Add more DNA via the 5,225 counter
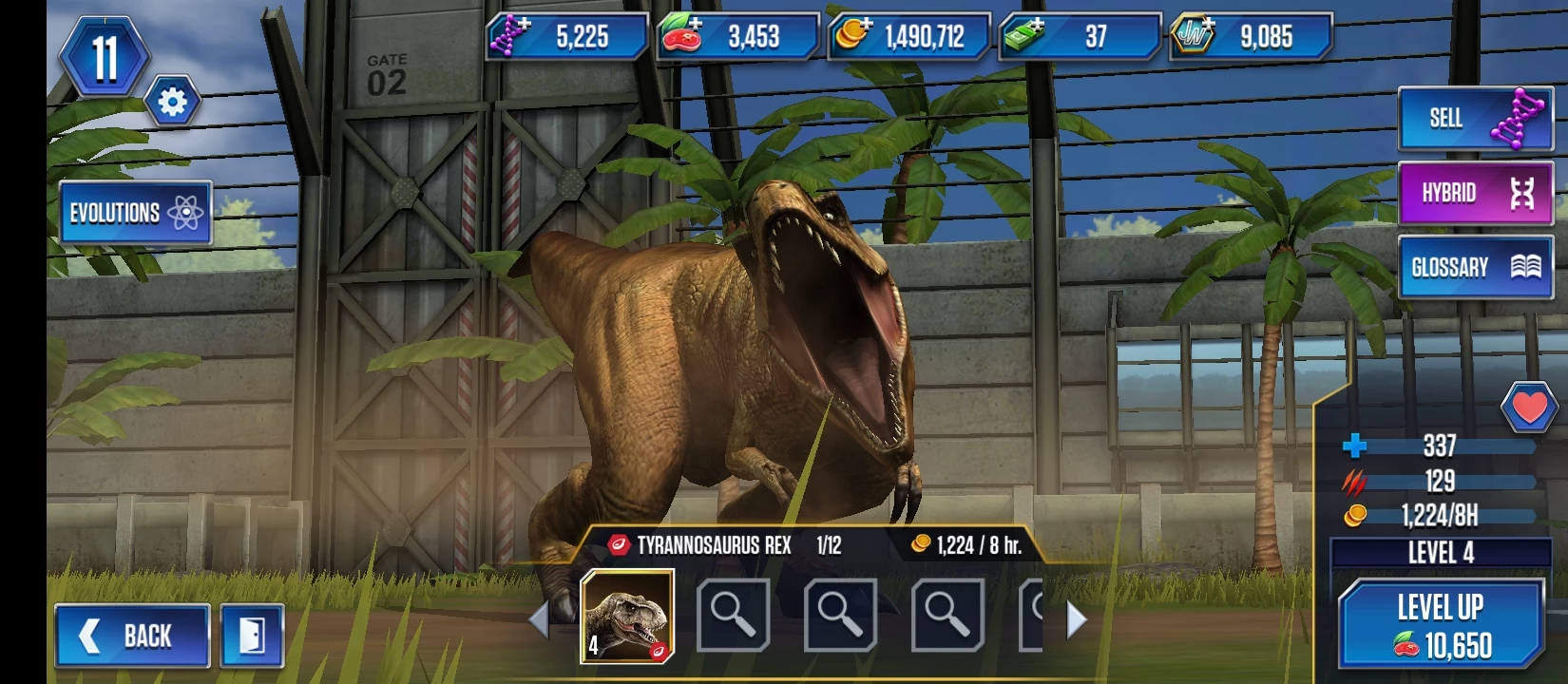This screenshot has height=684, width=1568. tap(566, 37)
